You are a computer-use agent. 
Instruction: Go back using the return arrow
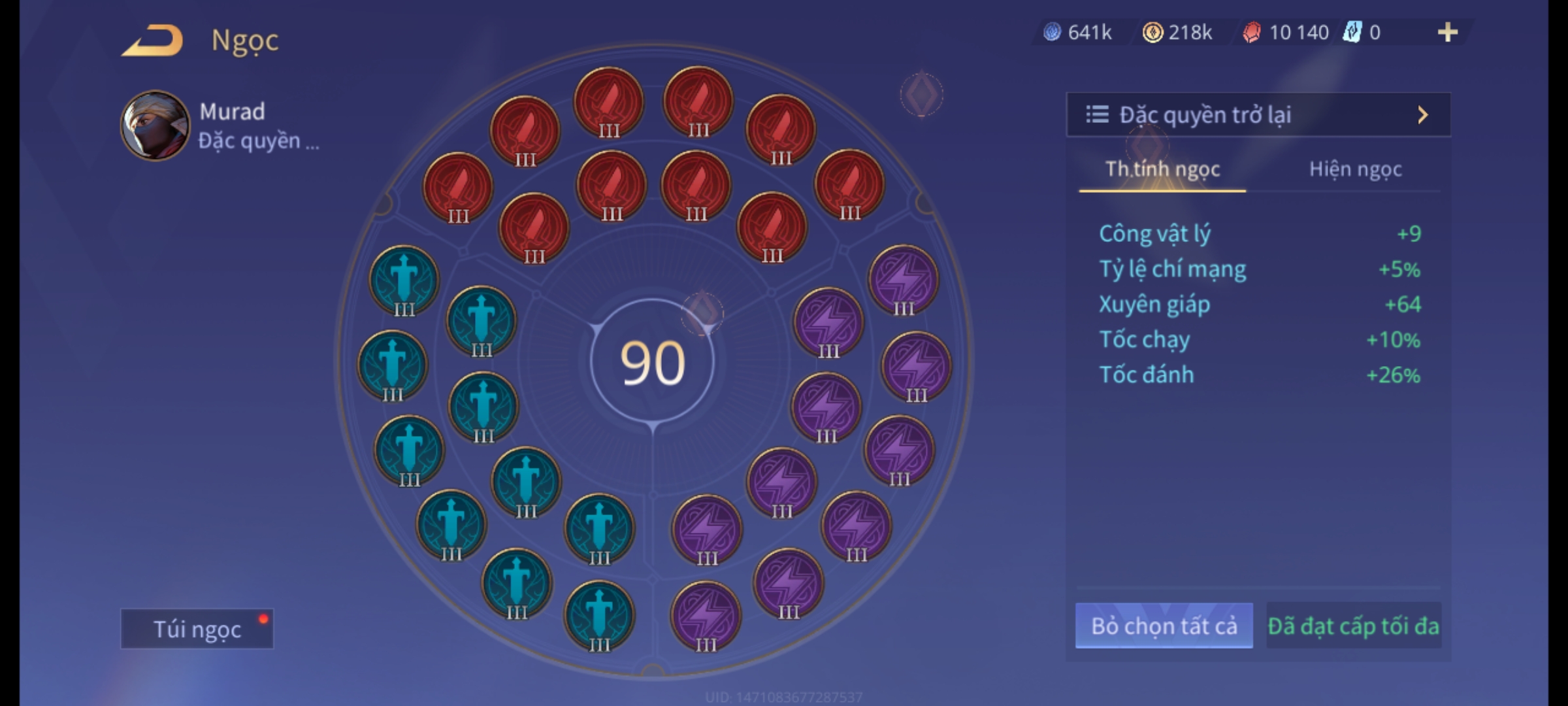click(152, 41)
